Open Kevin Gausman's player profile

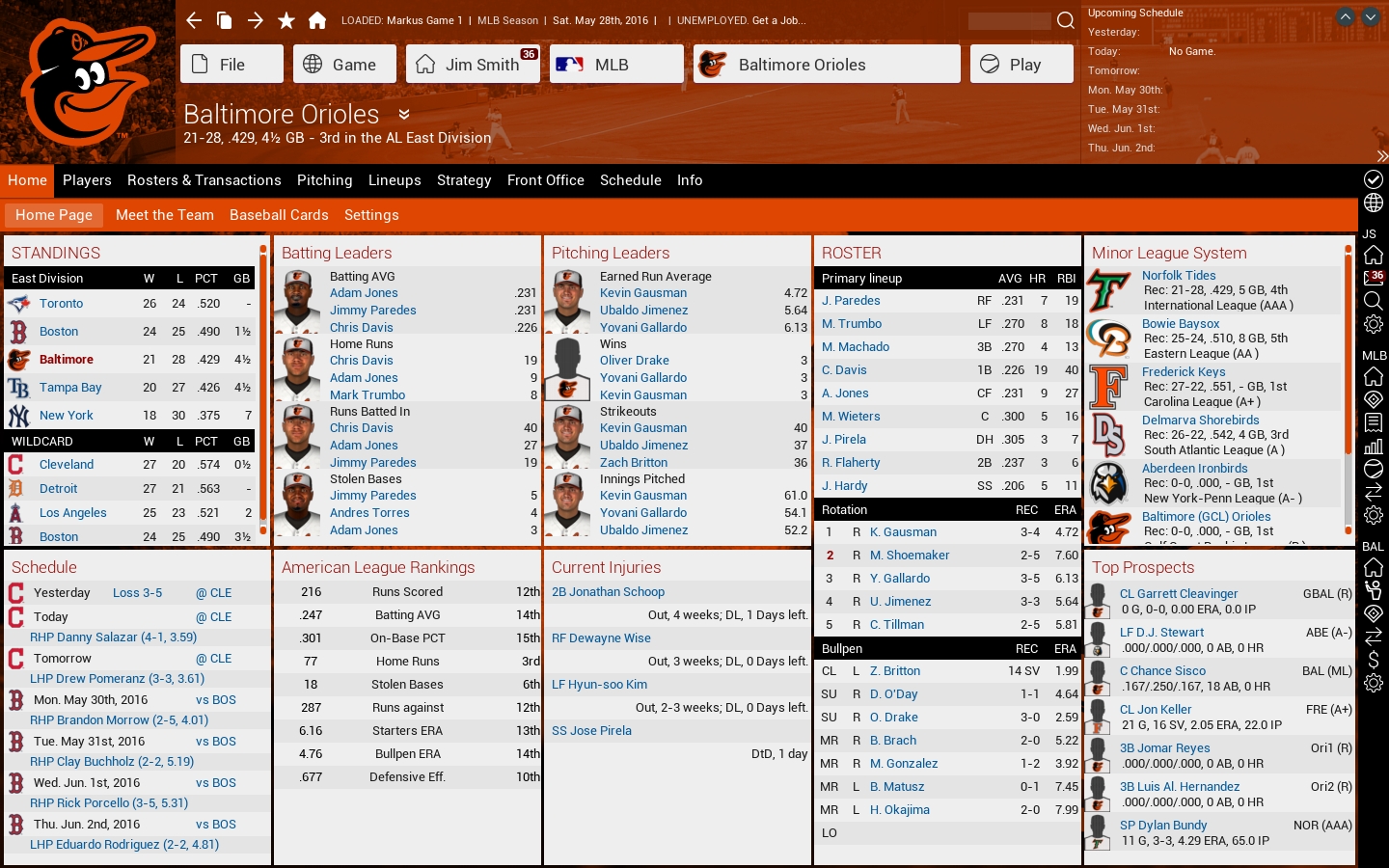[x=645, y=292]
